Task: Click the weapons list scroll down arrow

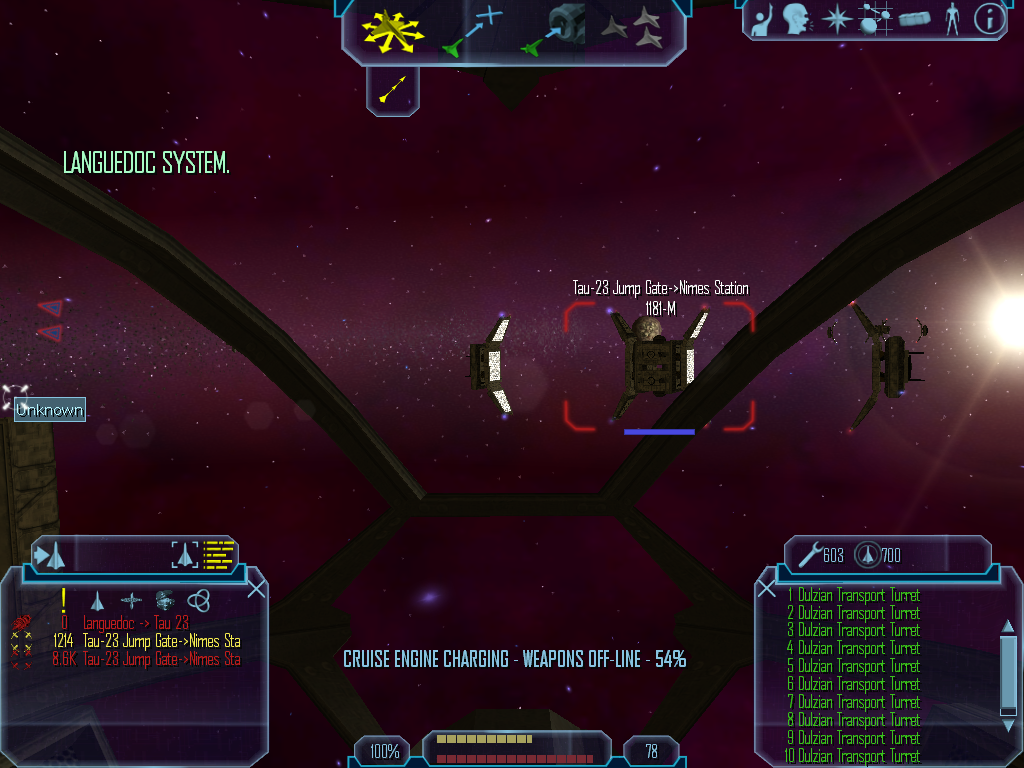Action: click(x=1008, y=711)
